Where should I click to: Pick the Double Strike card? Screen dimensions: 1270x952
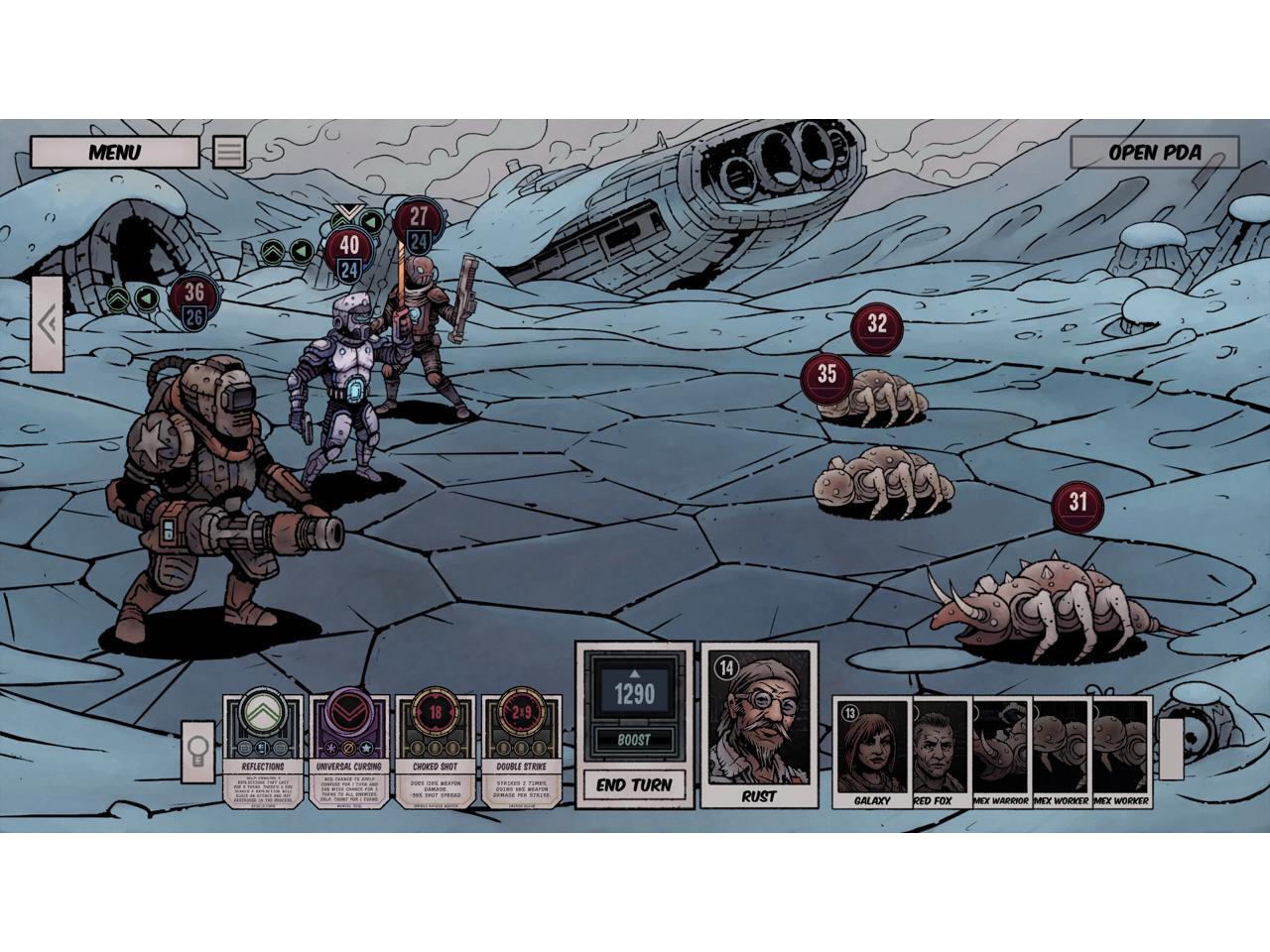[x=520, y=751]
